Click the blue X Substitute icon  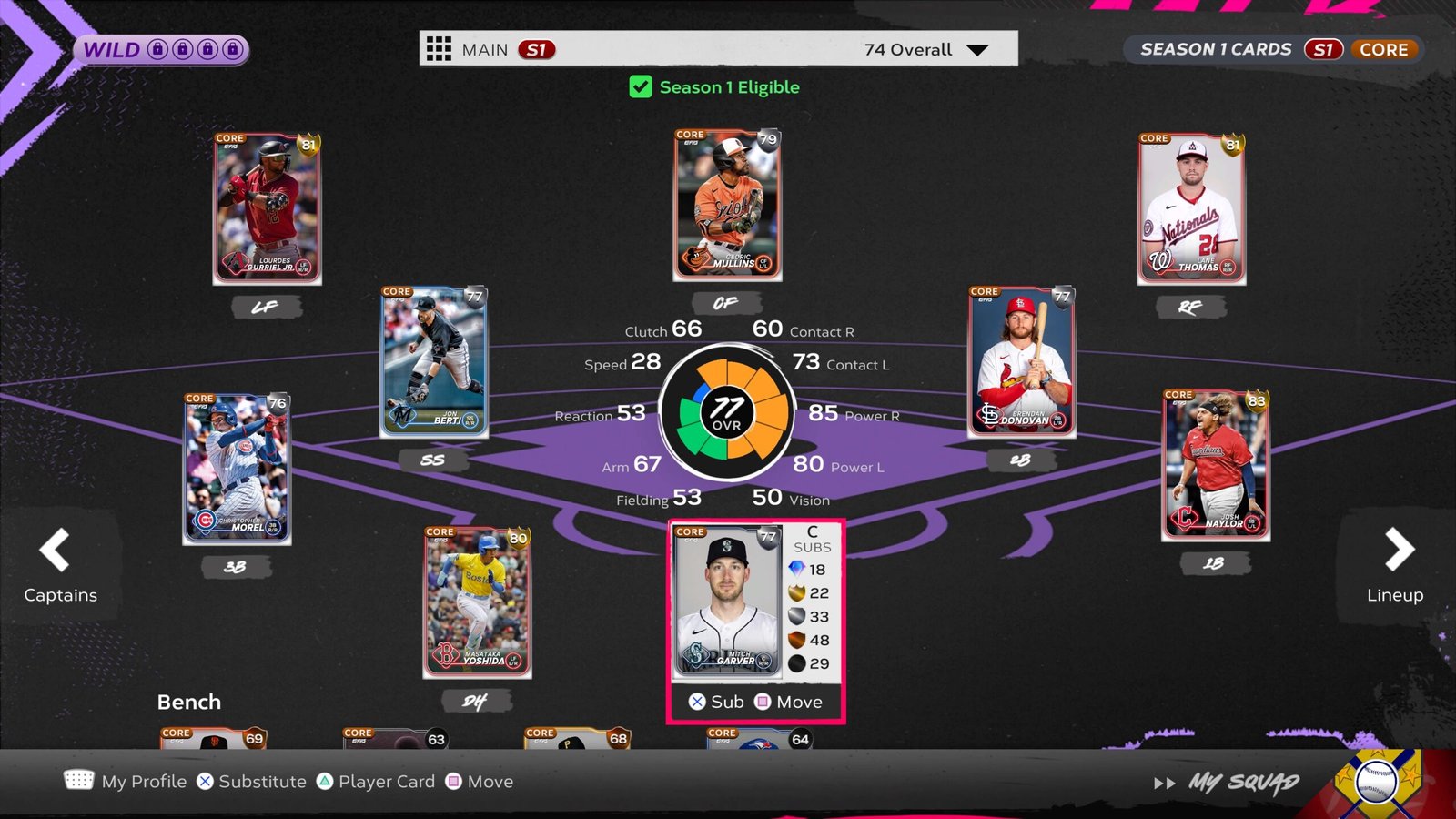click(205, 782)
